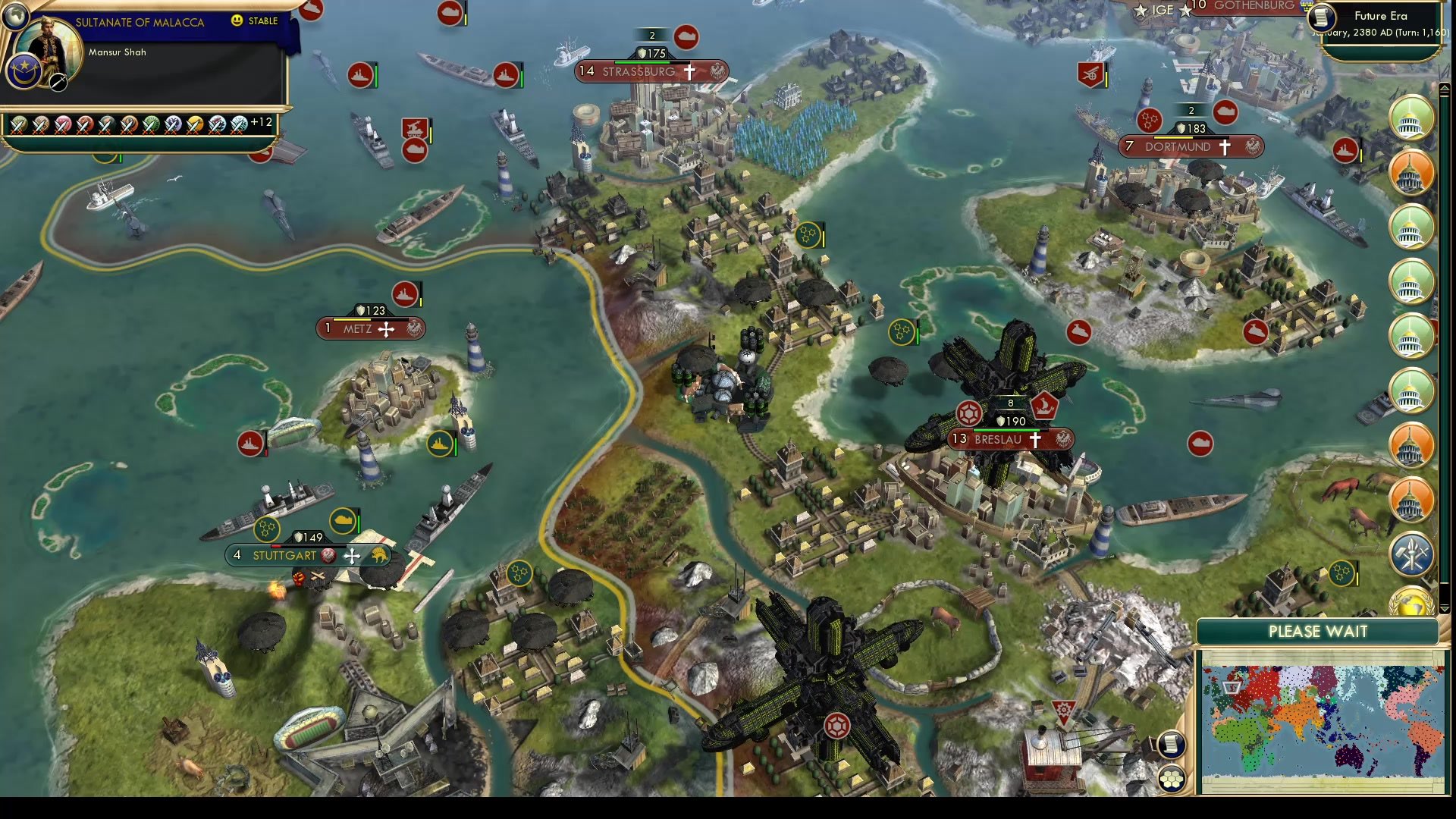Click the minimap scroll options button

(1171, 745)
